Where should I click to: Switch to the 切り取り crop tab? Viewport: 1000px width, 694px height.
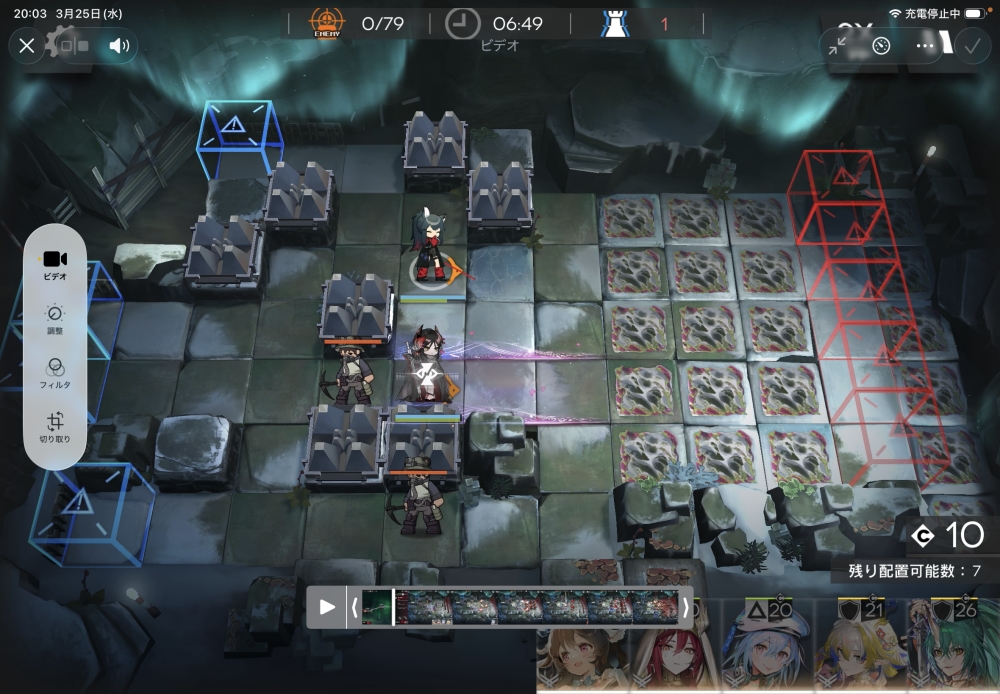coord(55,428)
